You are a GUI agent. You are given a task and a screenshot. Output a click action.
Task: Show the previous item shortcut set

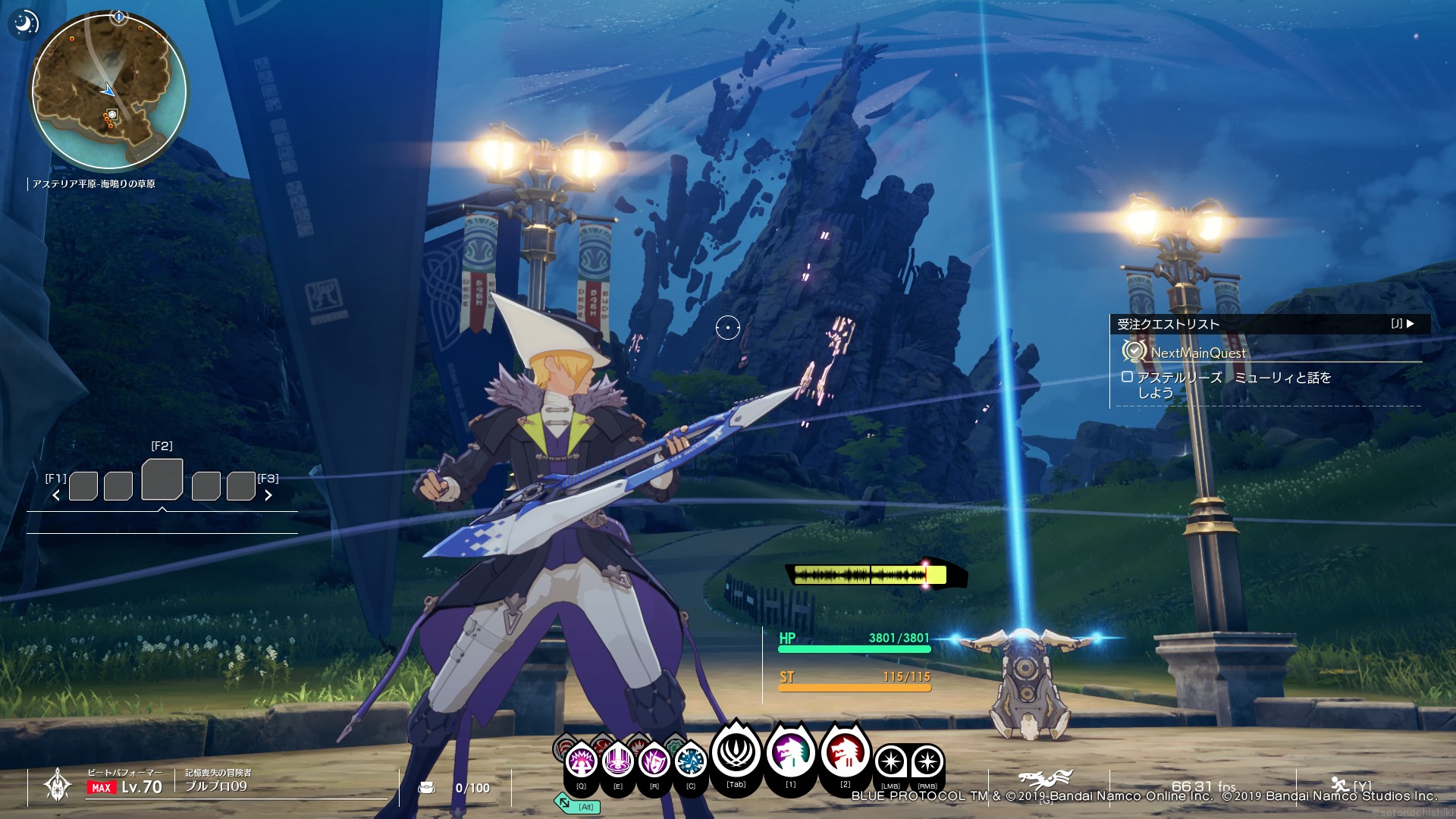point(56,495)
